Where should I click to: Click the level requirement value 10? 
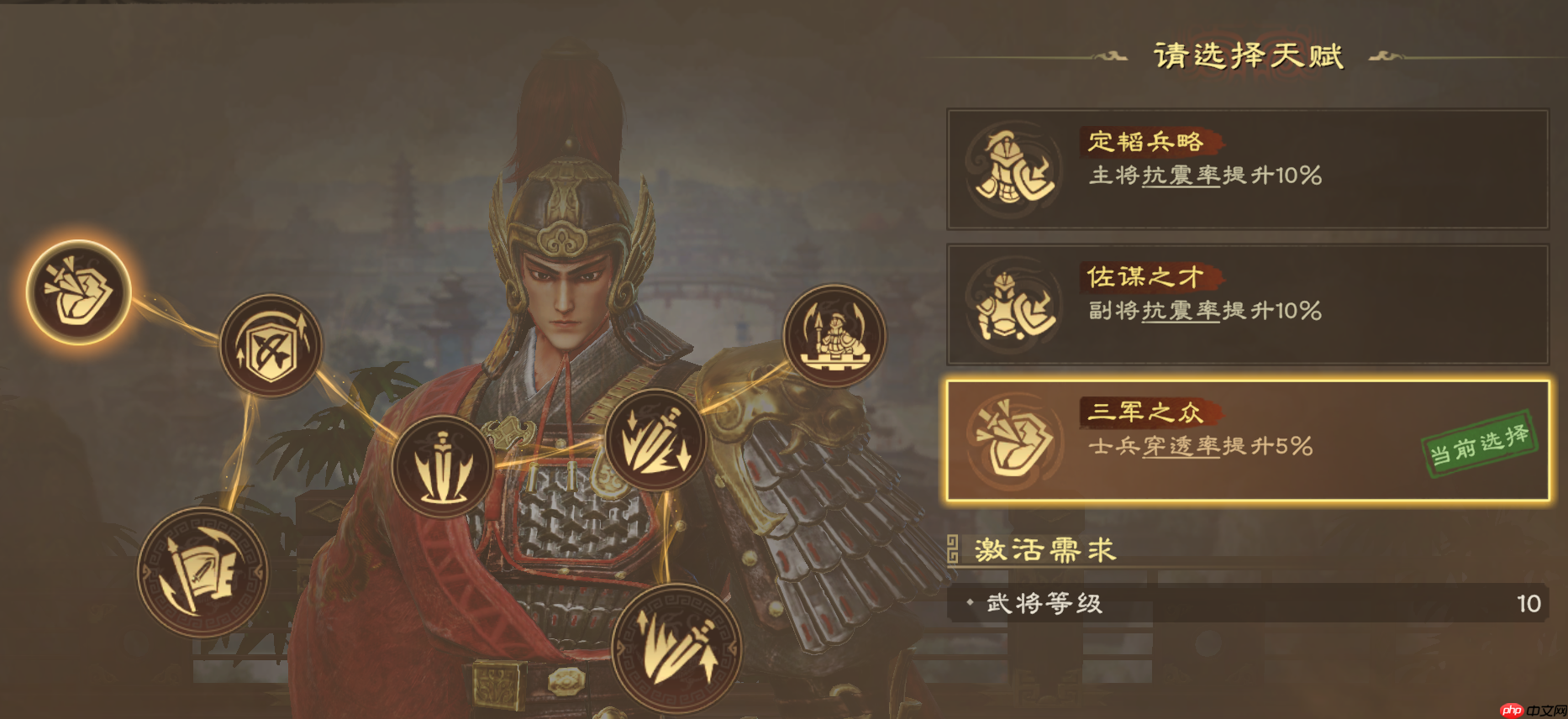click(x=1526, y=603)
